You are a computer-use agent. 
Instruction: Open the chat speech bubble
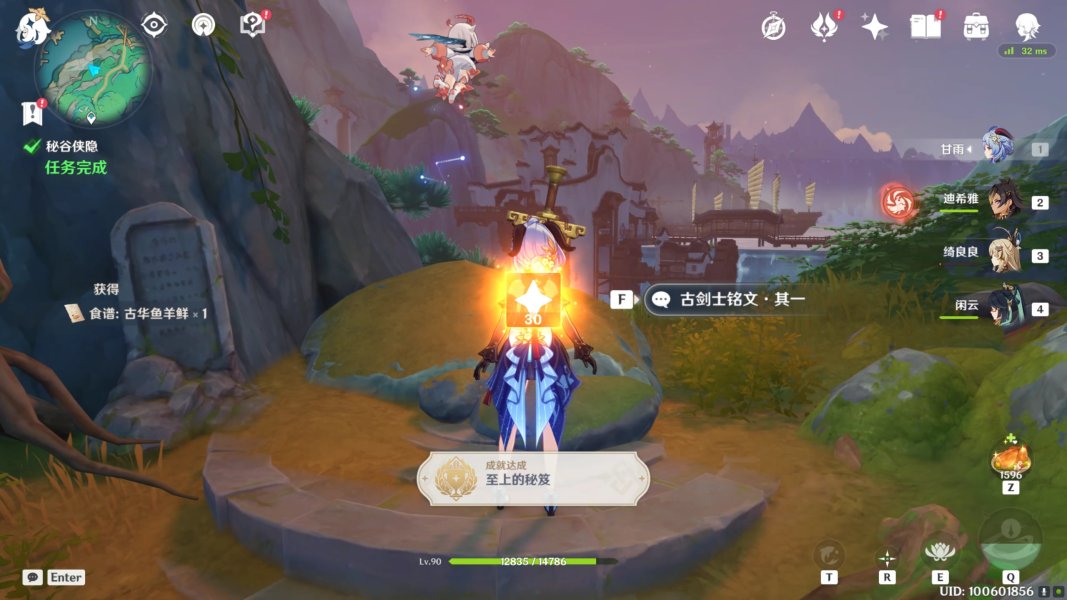(32, 577)
